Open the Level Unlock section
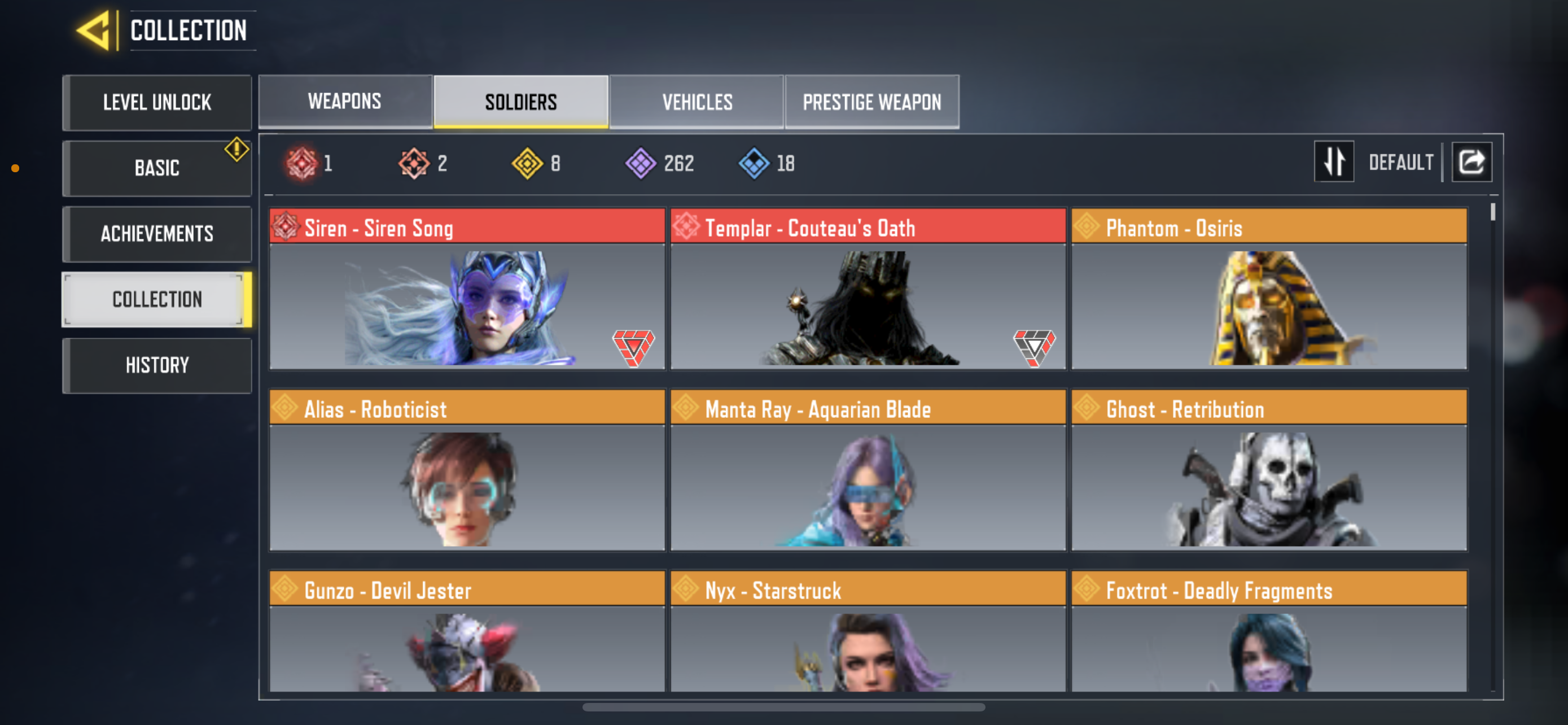 [156, 102]
